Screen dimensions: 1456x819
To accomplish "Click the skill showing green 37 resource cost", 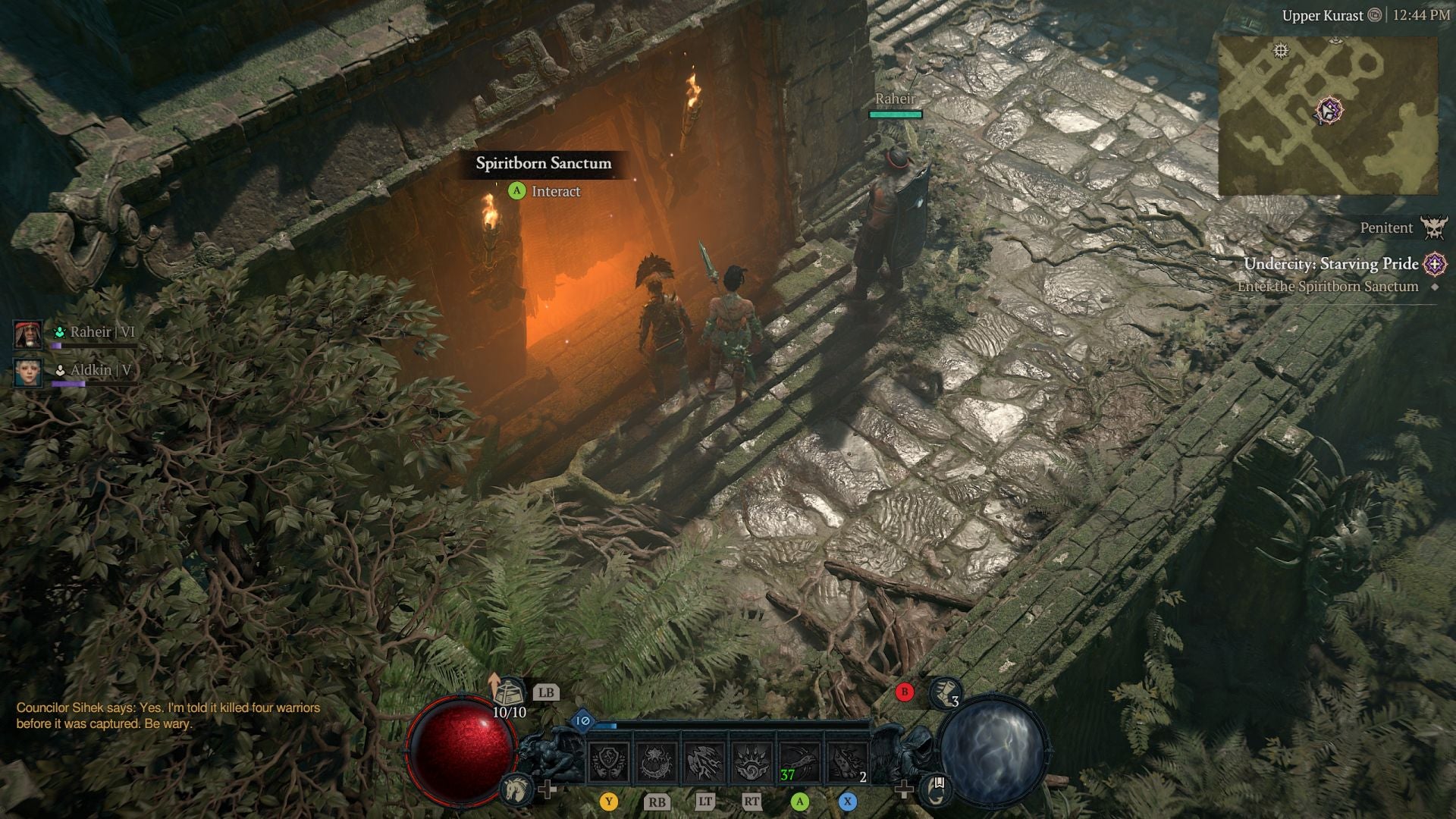I will pyautogui.click(x=800, y=761).
